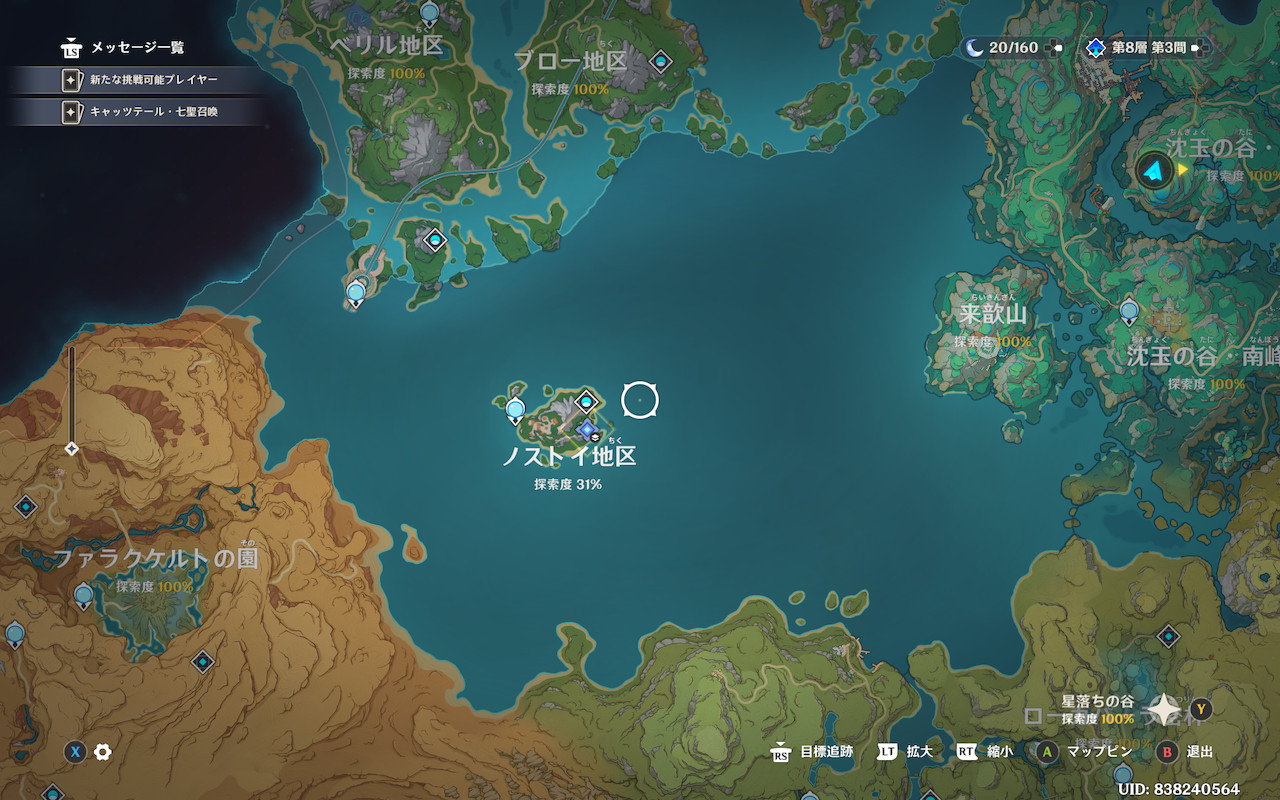Select the teleport waypoint near 沈玉の谷・南嶺

1129,311
